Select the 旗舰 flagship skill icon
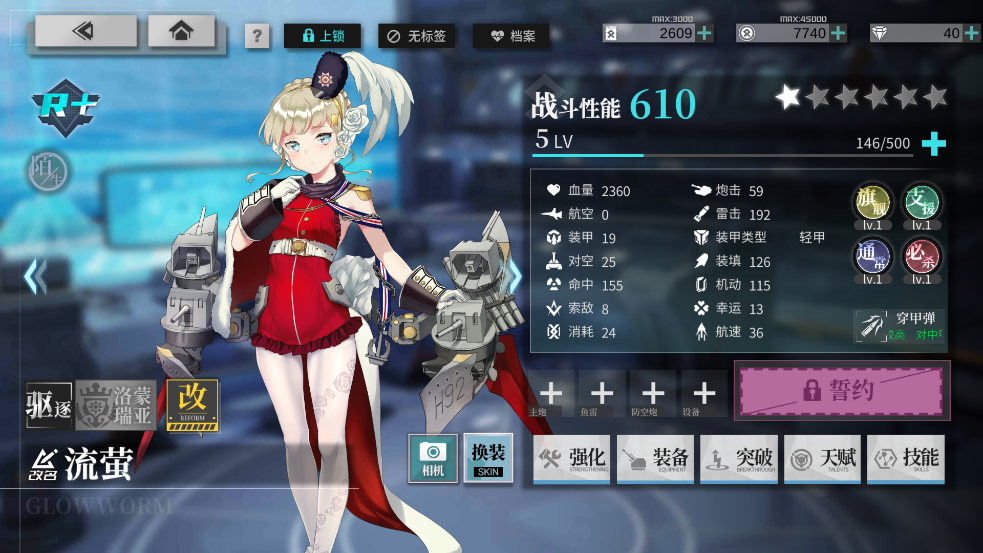This screenshot has height=553, width=983. click(x=871, y=205)
